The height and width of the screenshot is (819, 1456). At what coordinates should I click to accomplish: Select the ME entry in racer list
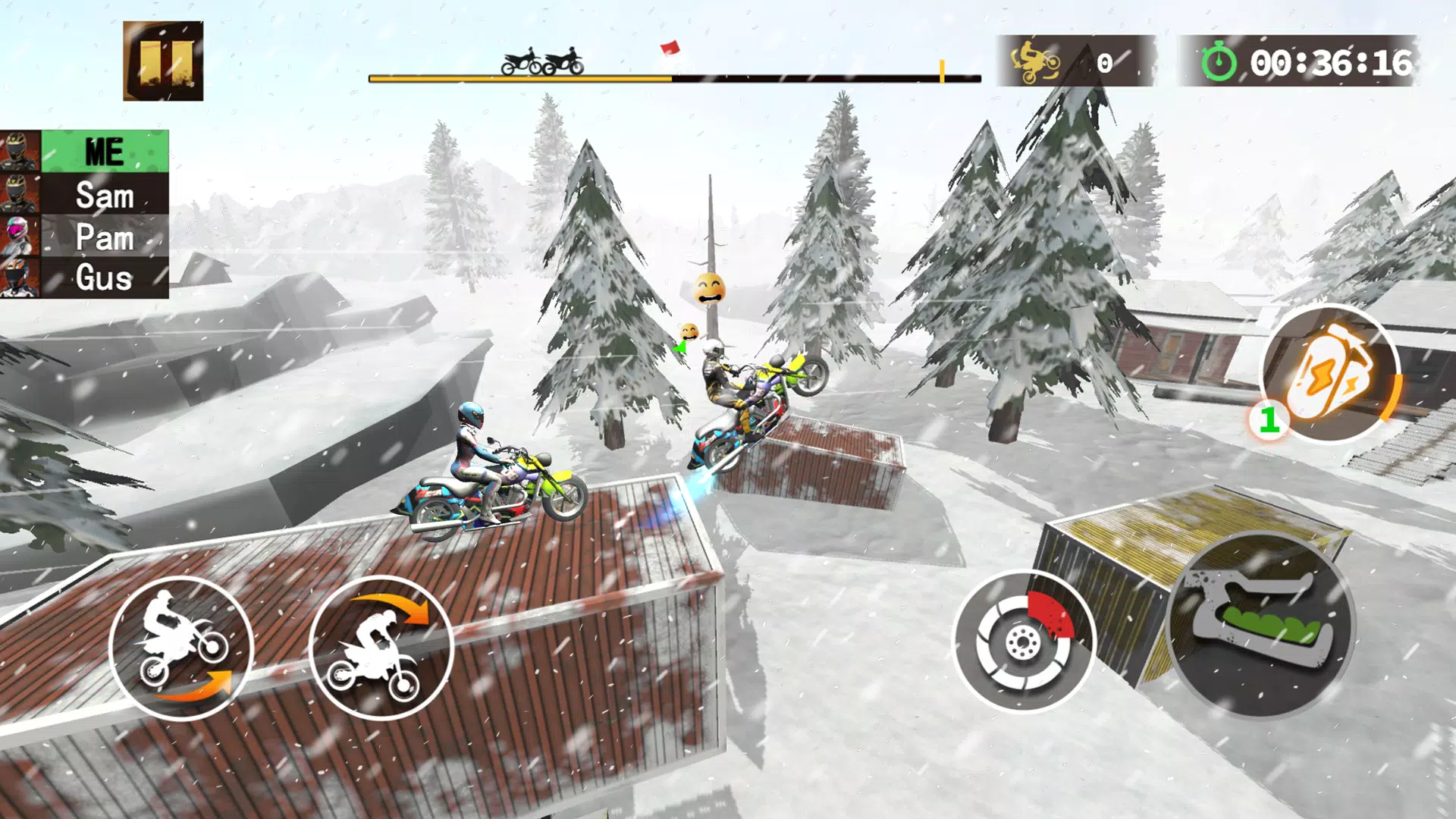click(x=104, y=152)
